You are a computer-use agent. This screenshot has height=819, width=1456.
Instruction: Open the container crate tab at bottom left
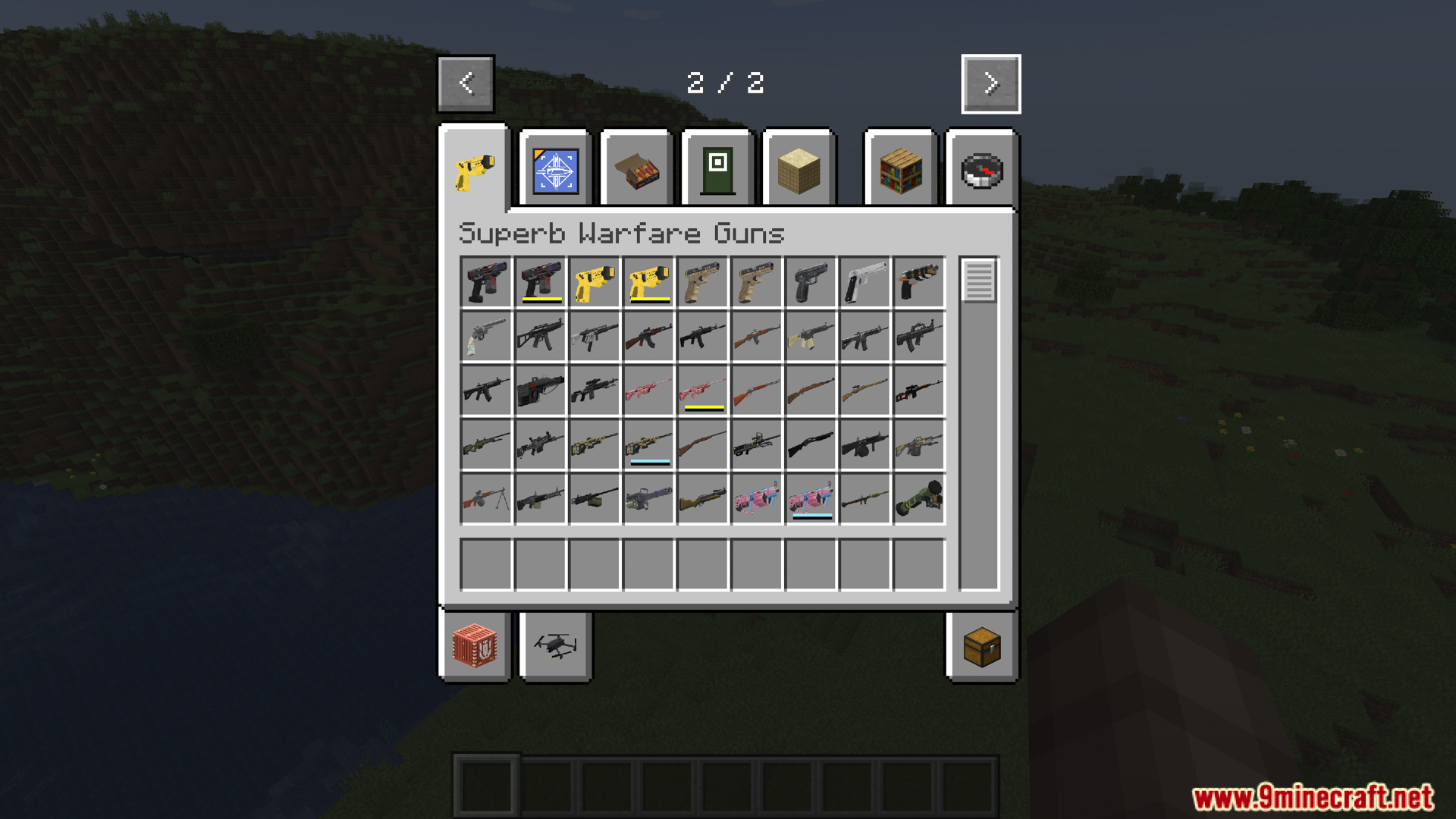click(475, 647)
